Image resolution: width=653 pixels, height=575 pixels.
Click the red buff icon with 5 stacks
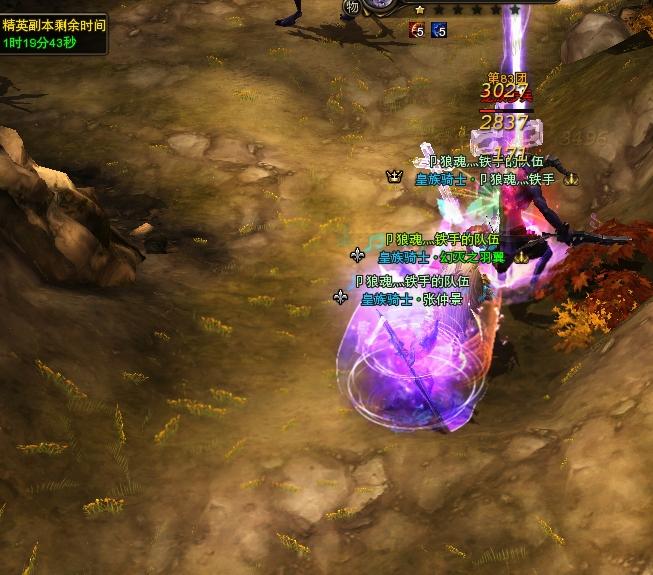pyautogui.click(x=417, y=30)
